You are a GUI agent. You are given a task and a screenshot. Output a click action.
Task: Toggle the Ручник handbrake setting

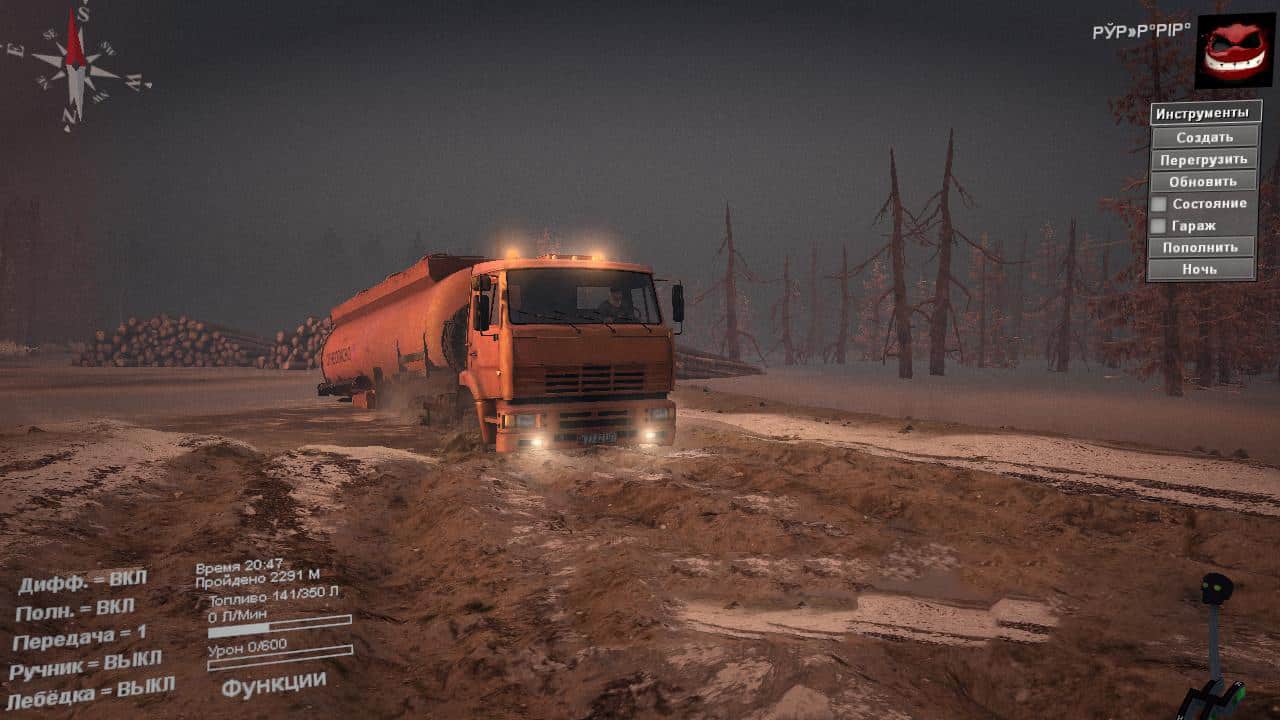point(85,664)
